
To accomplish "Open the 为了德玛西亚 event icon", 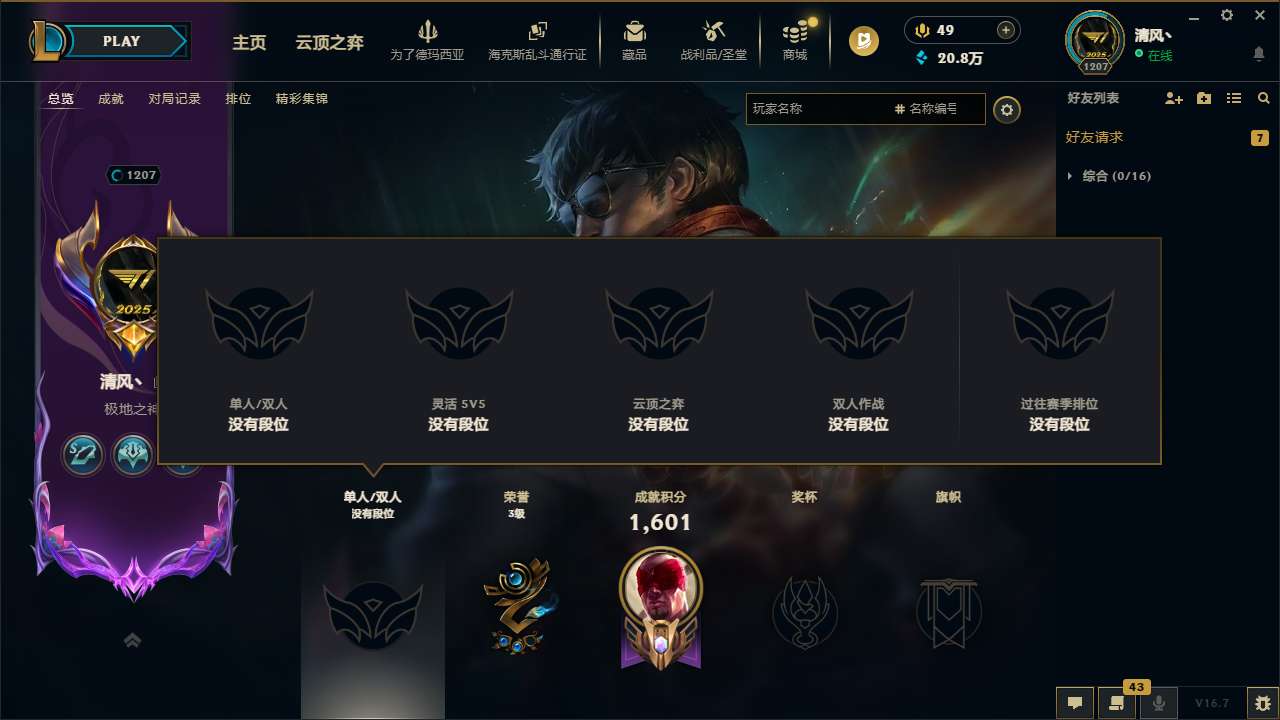I will (428, 40).
